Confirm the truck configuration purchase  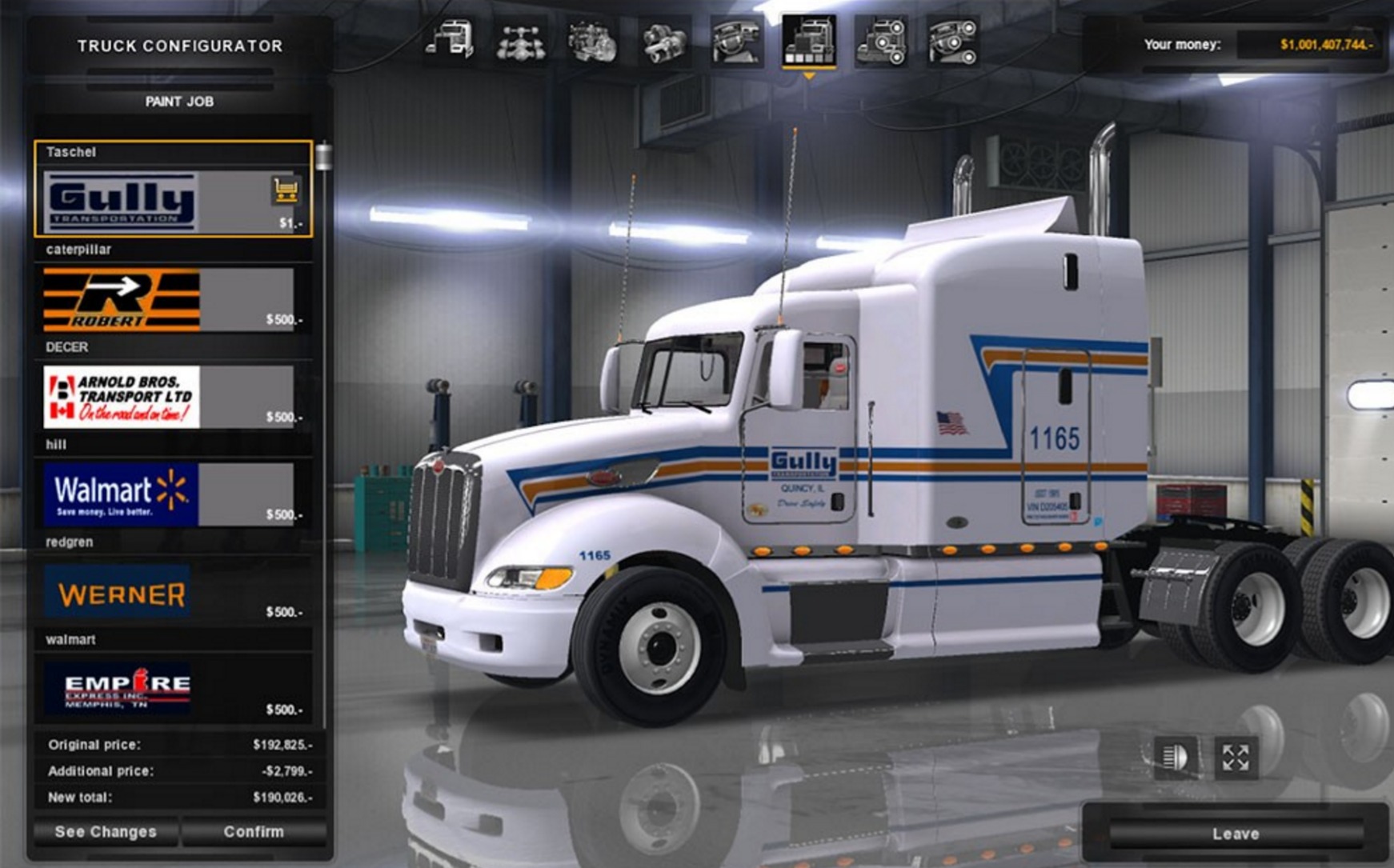pyautogui.click(x=254, y=832)
